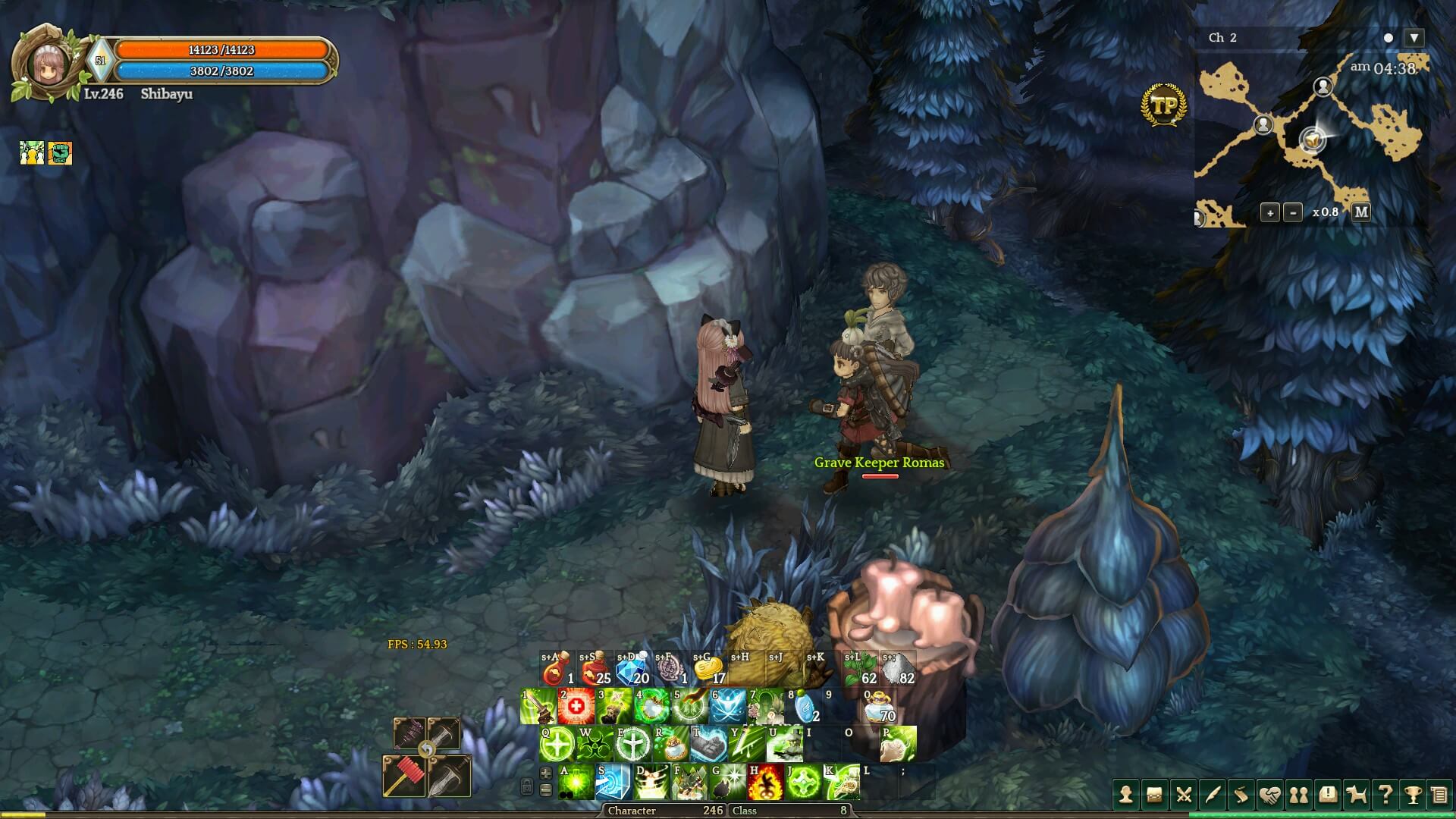Select the gold quest marker on minimap

(1312, 140)
